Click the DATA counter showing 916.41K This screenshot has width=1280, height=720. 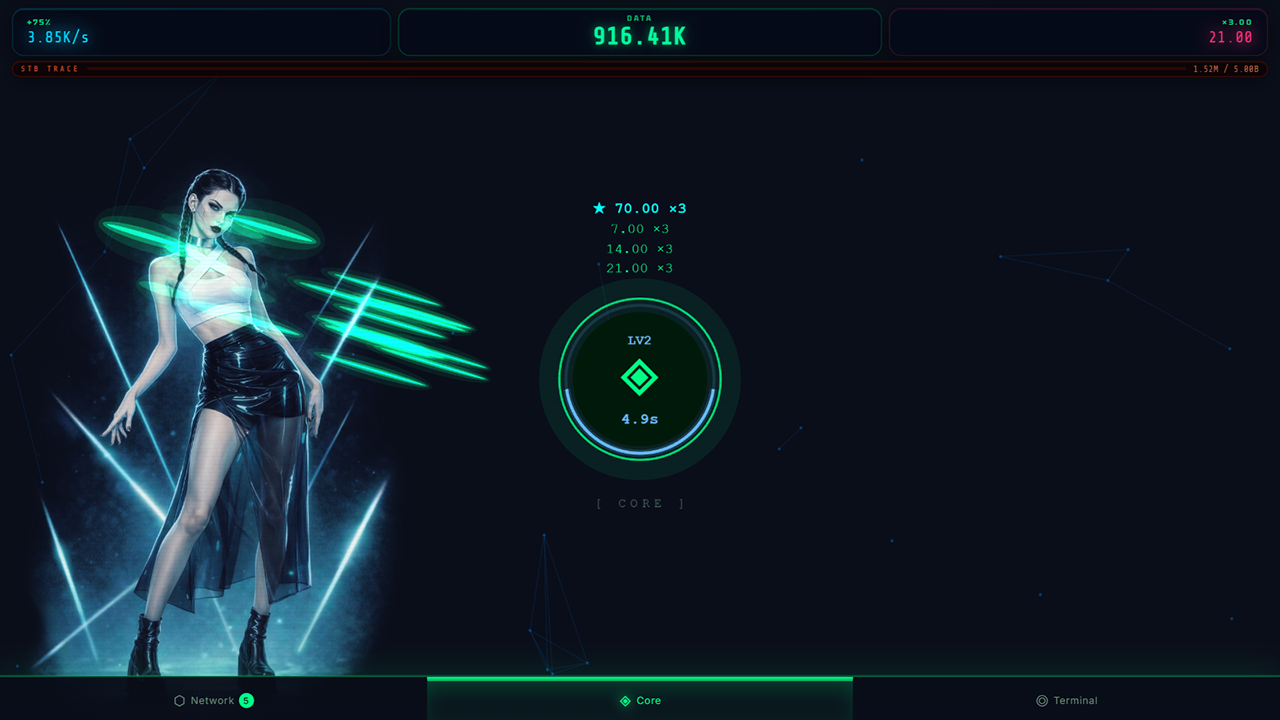640,32
